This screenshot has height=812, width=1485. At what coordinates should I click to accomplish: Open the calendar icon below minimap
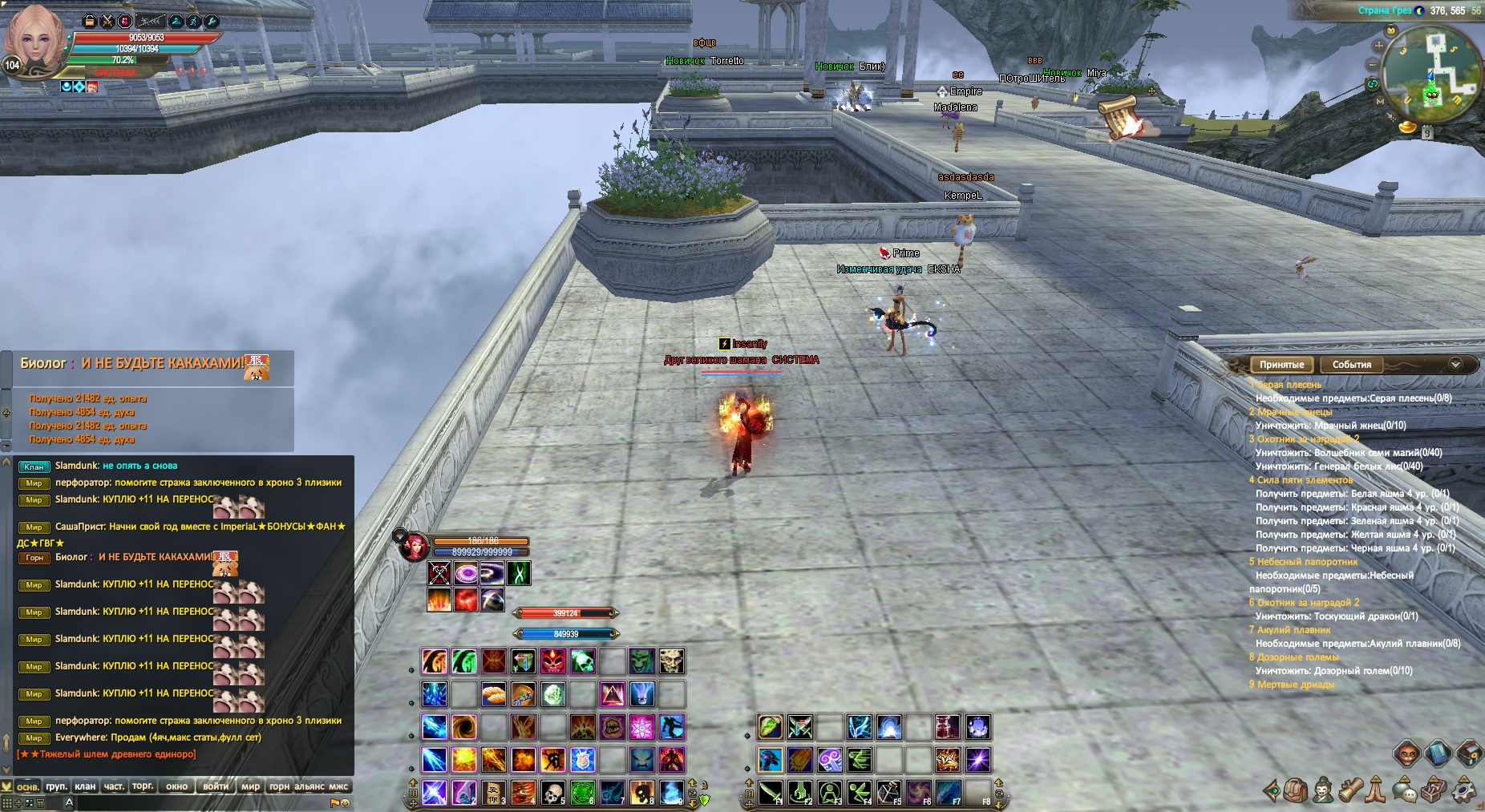click(1427, 133)
